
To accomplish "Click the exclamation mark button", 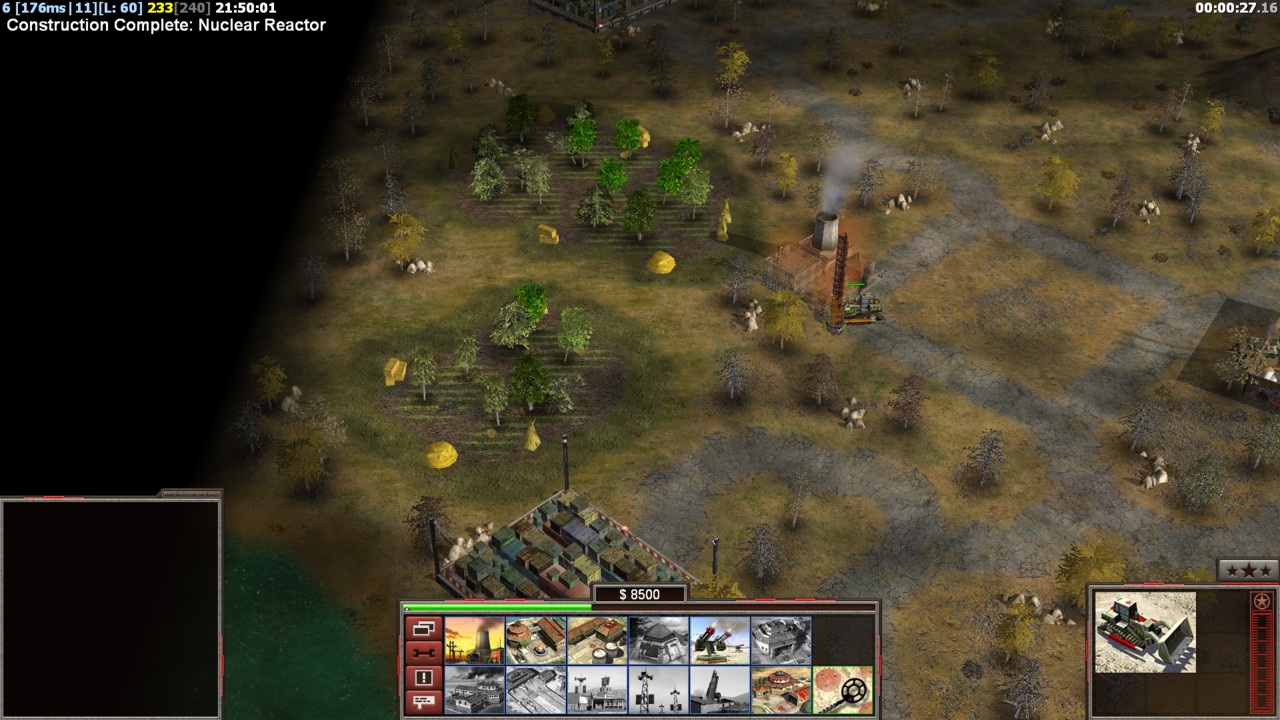I will click(423, 678).
